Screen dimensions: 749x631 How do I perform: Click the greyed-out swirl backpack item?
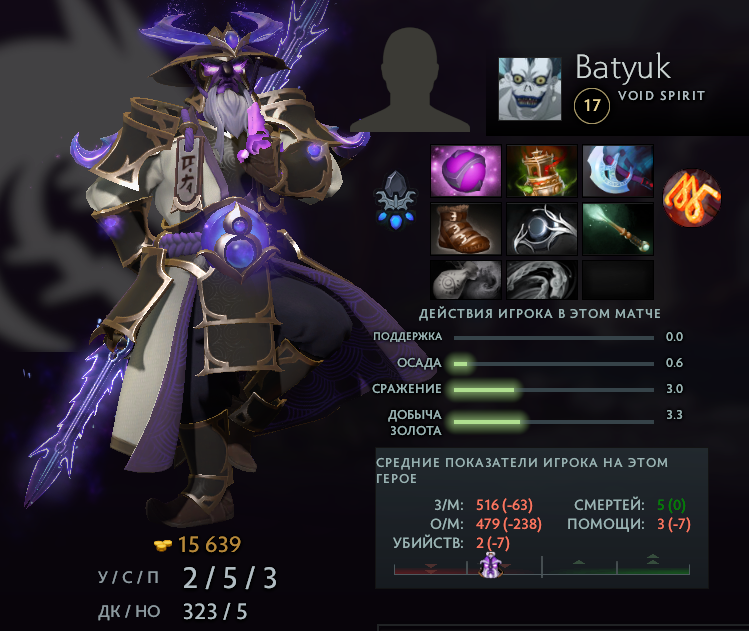point(541,280)
